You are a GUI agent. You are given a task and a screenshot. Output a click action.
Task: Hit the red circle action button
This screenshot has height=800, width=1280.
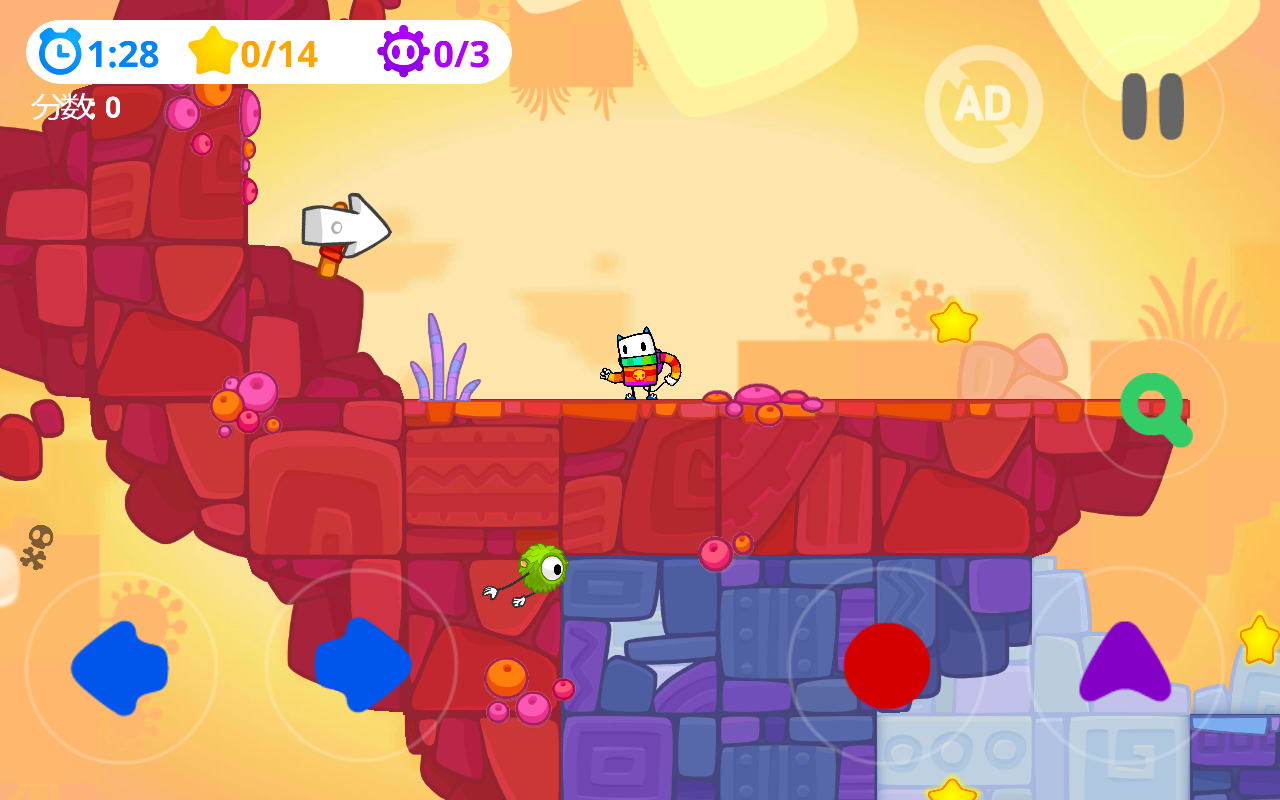[887, 666]
